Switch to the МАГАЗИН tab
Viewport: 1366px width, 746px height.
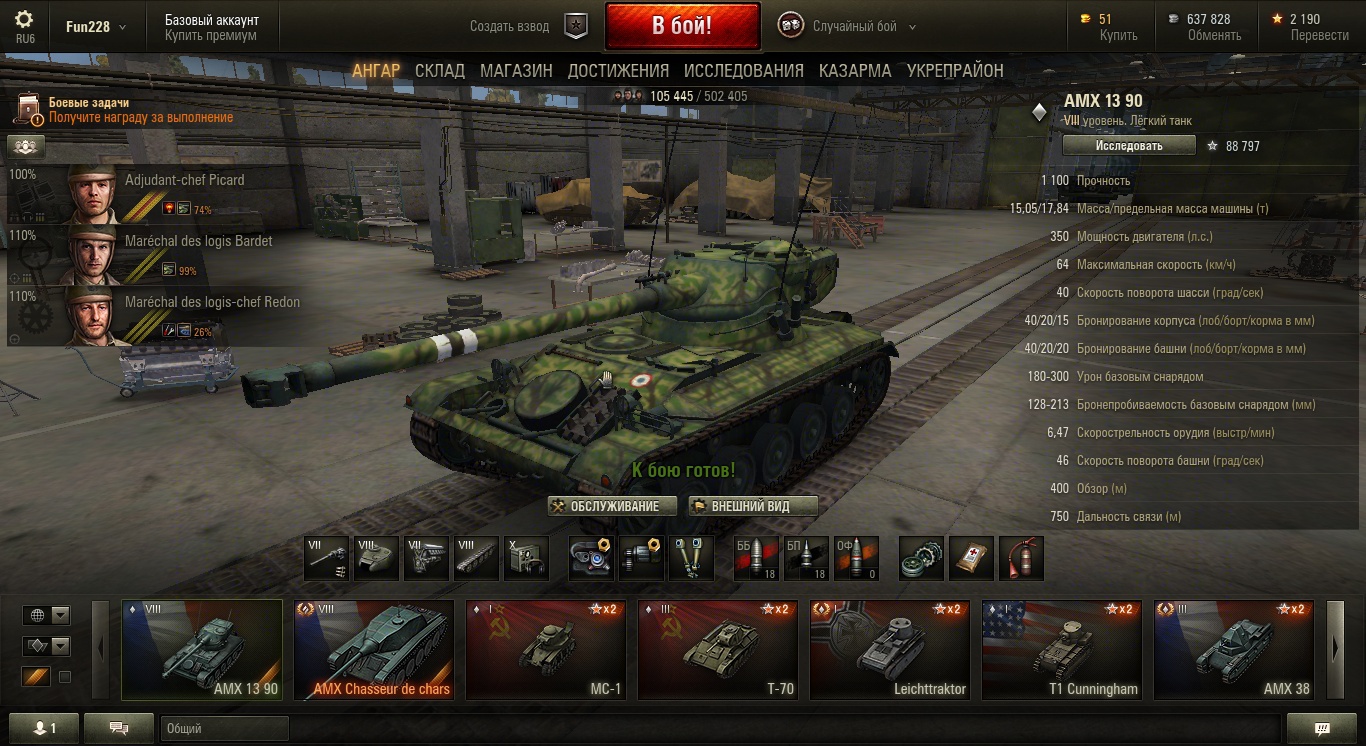pos(516,71)
